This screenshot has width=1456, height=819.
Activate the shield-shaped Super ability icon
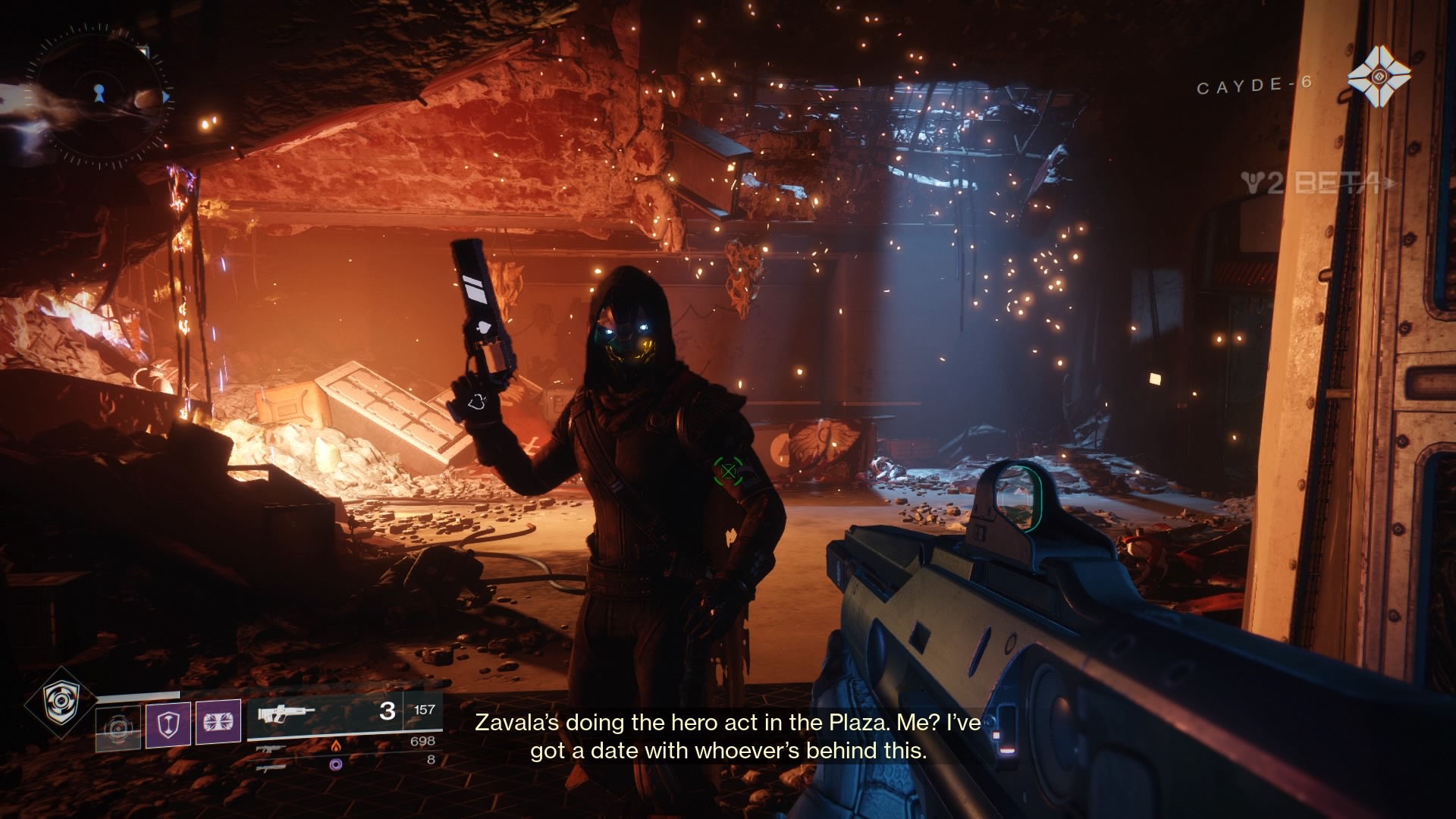pyautogui.click(x=60, y=702)
